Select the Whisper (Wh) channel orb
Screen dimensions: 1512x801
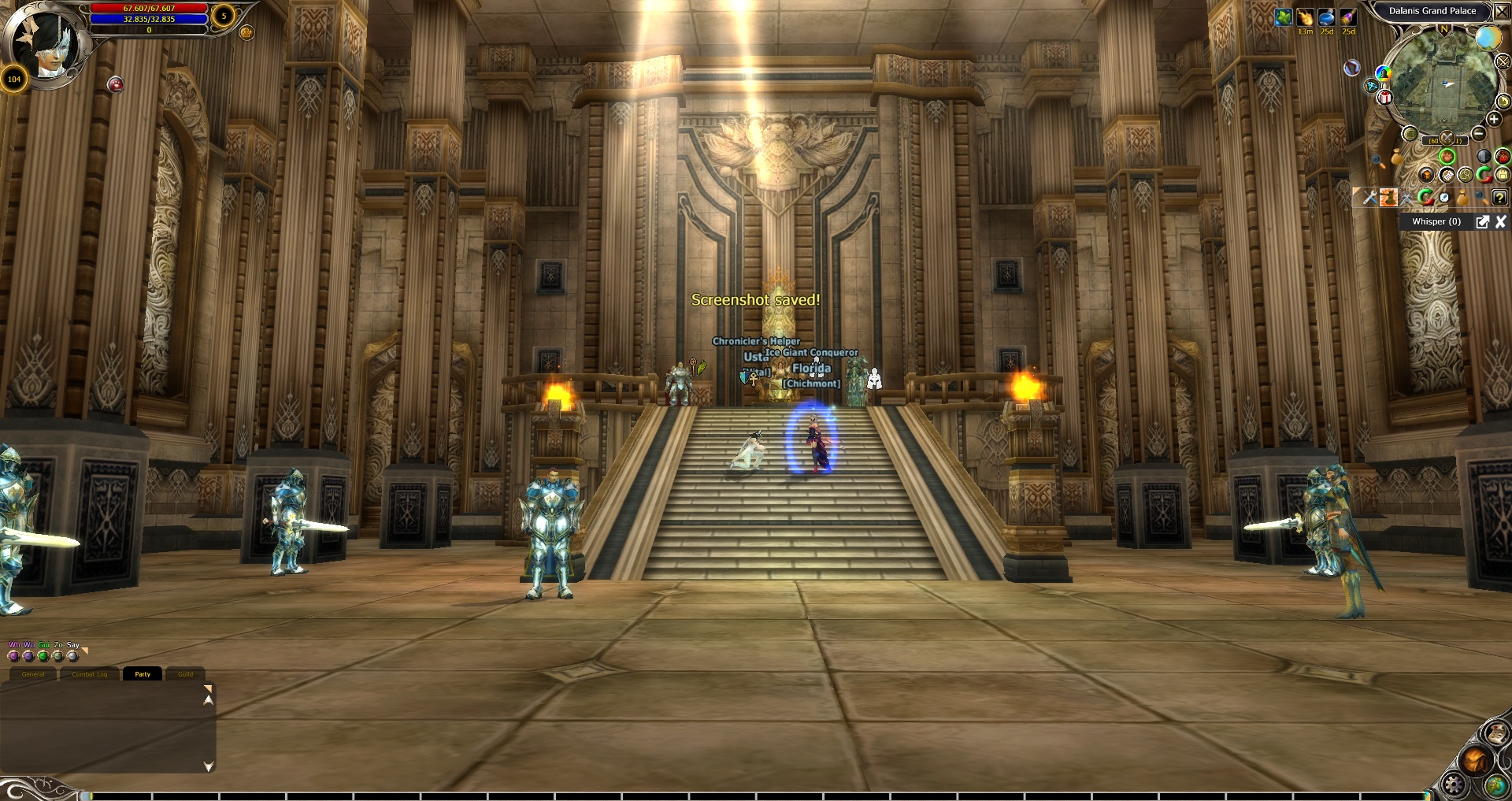point(13,656)
